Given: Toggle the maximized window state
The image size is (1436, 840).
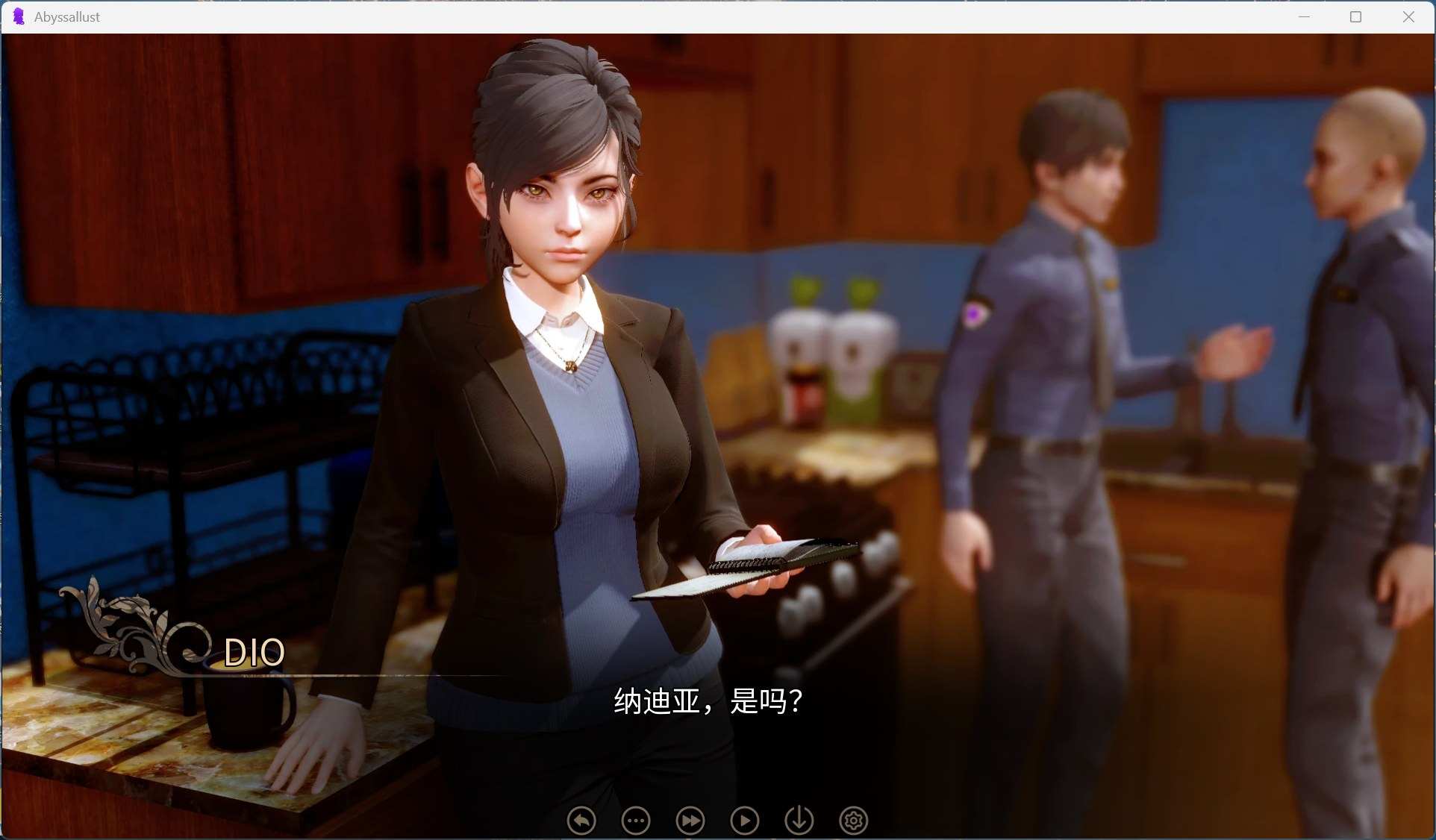Looking at the screenshot, I should tap(1357, 16).
